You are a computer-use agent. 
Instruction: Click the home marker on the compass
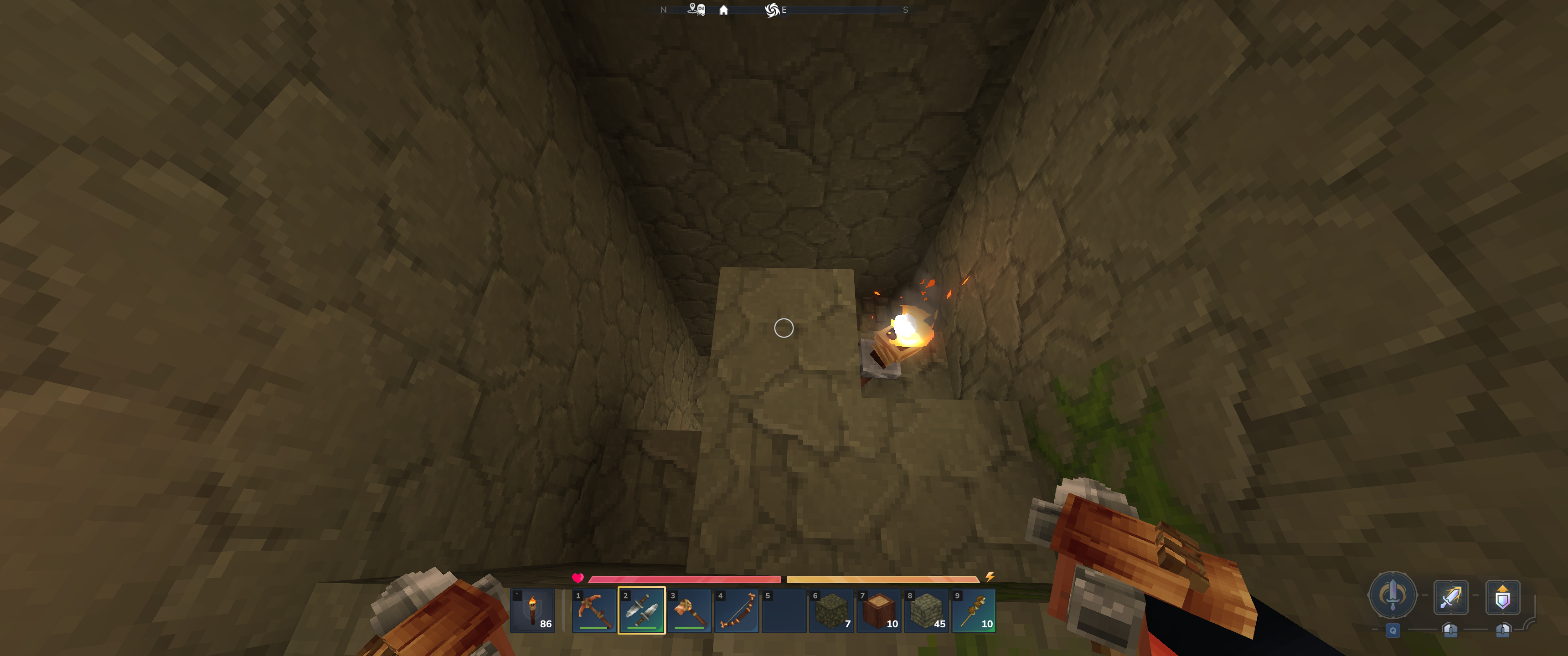coord(724,10)
